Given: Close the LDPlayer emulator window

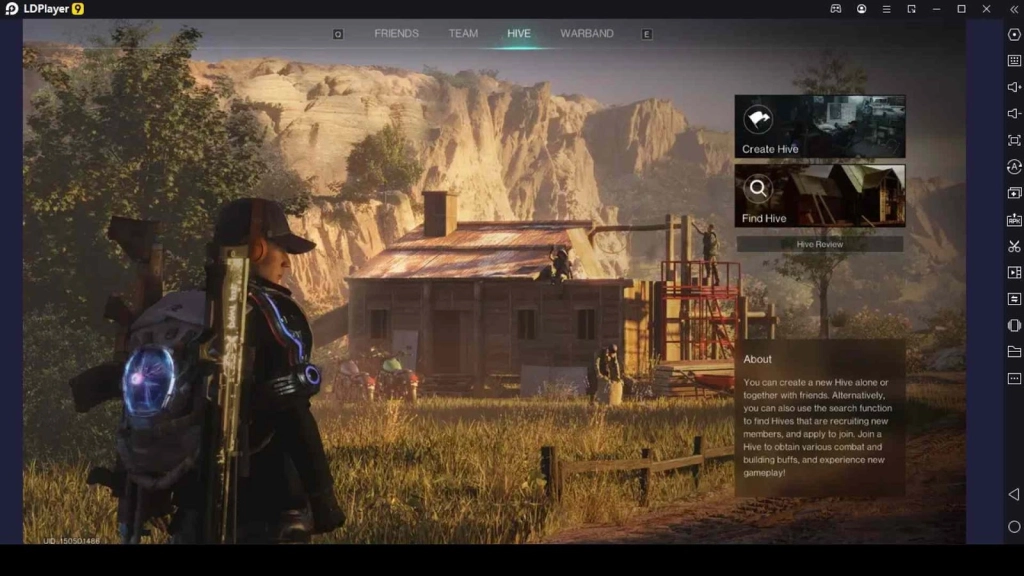Looking at the screenshot, I should (987, 9).
